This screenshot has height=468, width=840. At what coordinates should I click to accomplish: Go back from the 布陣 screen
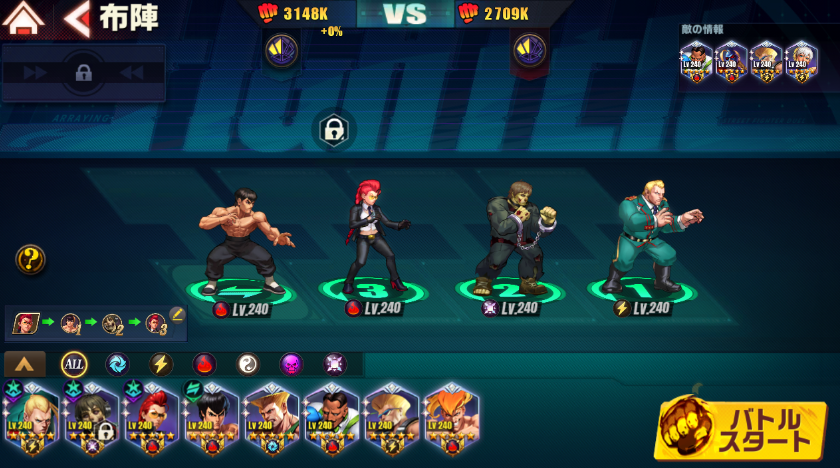[x=76, y=17]
